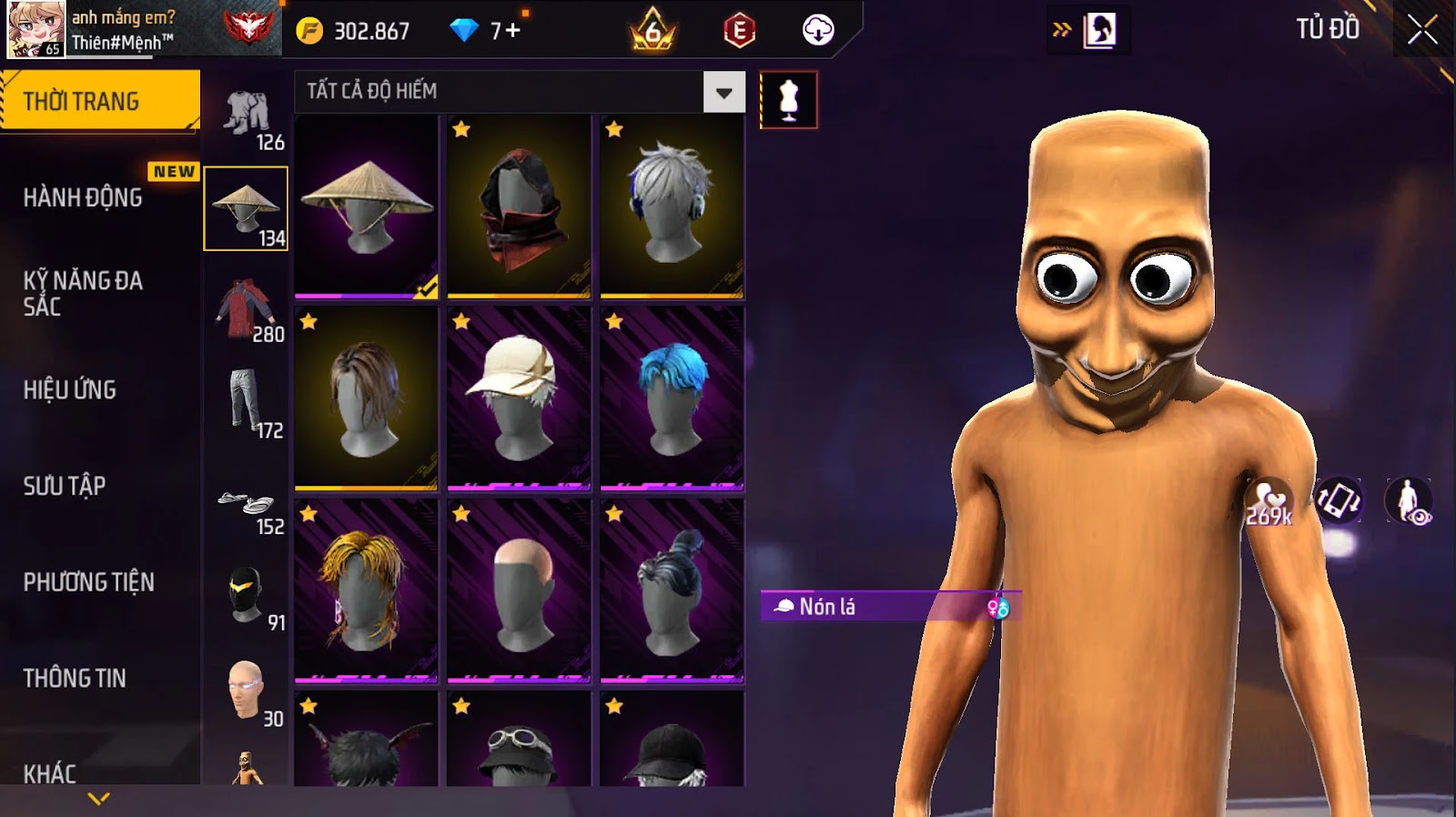The width and height of the screenshot is (1456, 817).
Task: Close the Tủ Đồ wardrobe screen
Action: (1421, 30)
